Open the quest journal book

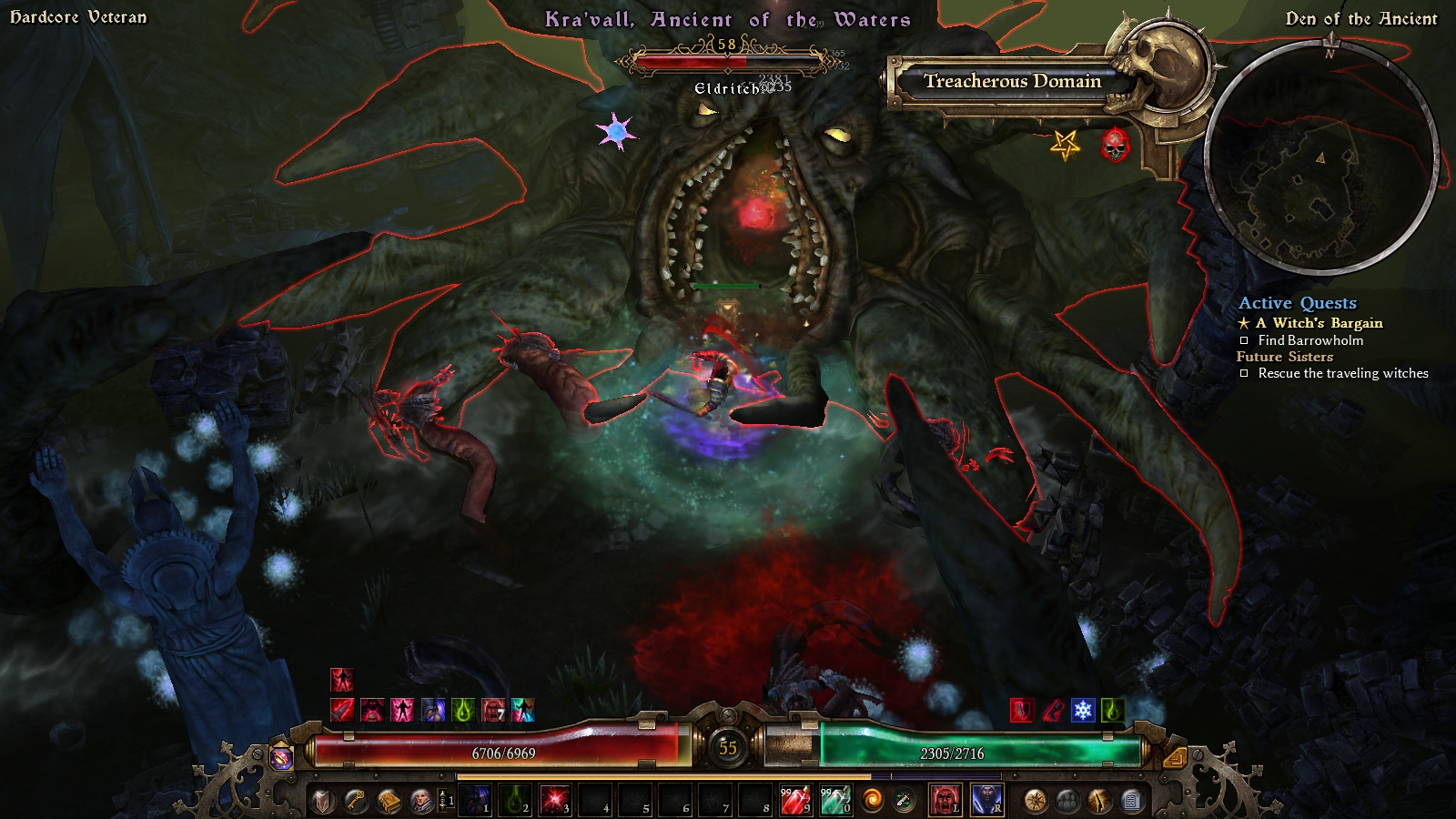389,801
